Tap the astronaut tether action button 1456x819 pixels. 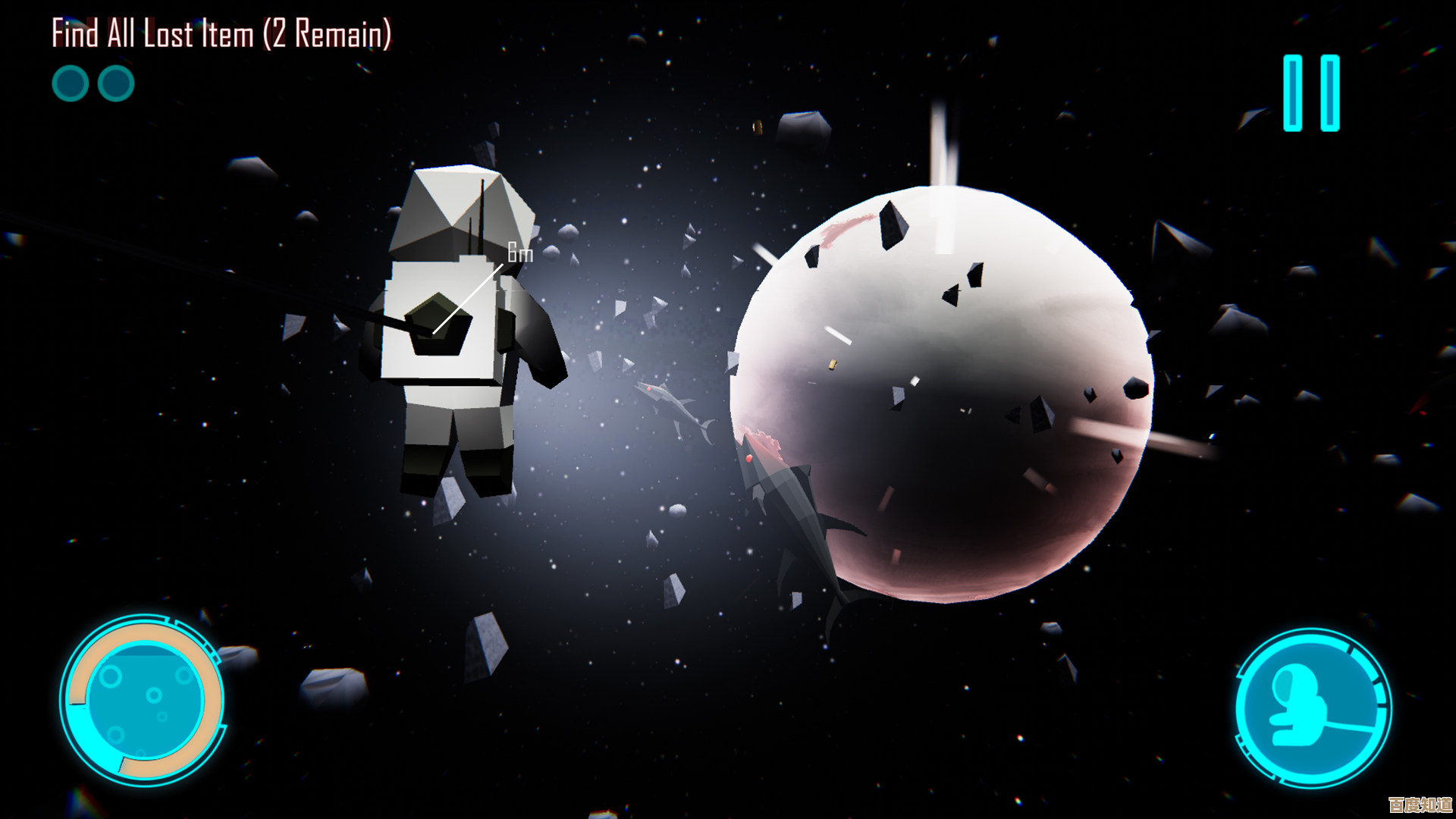click(1313, 708)
